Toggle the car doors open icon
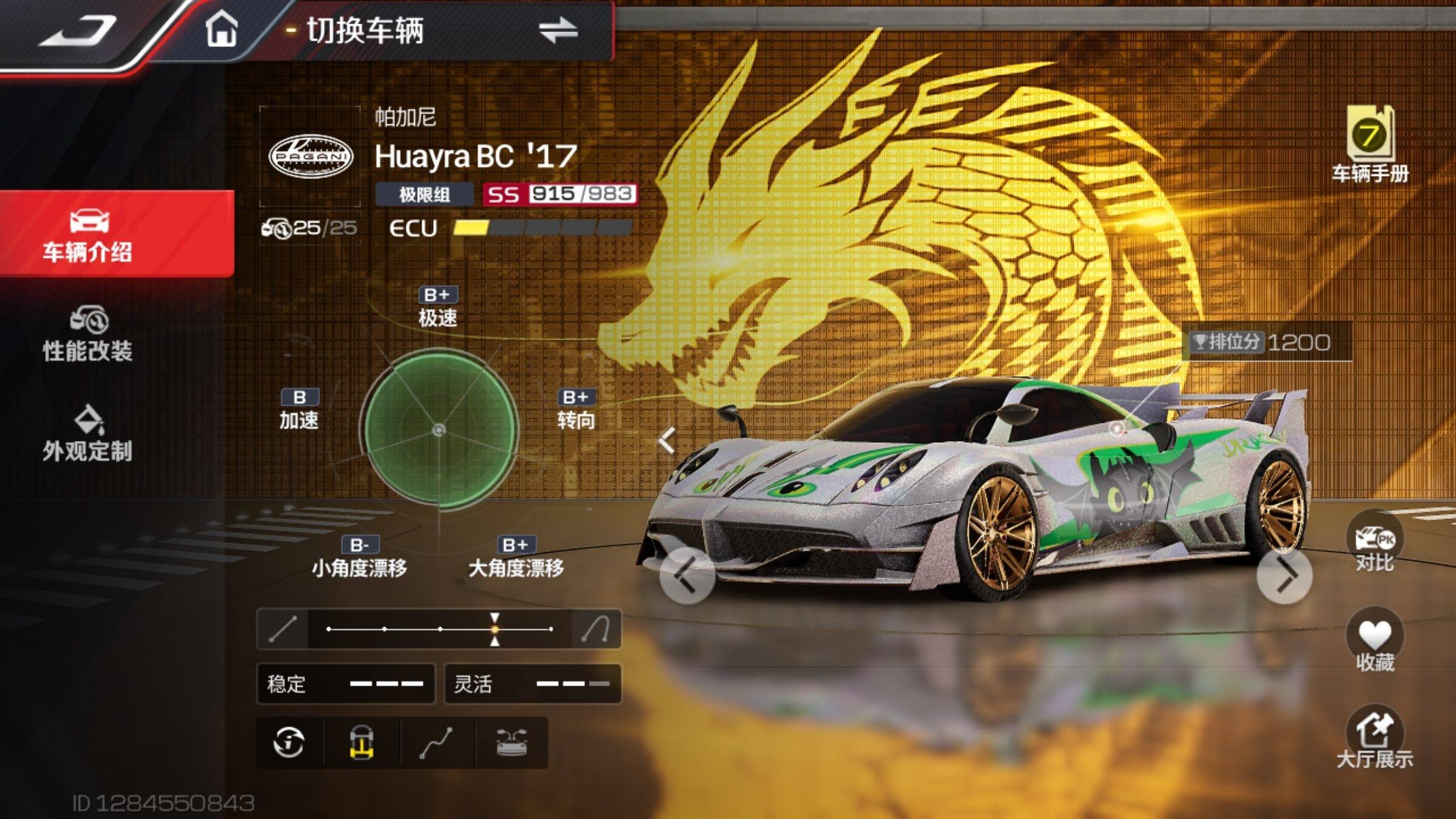This screenshot has width=1456, height=819. tap(511, 743)
